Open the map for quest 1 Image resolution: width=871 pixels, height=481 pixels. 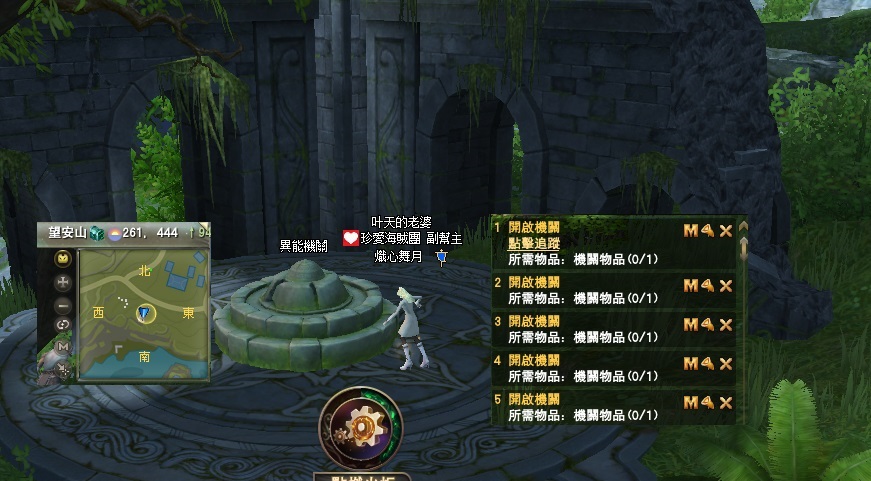click(x=690, y=231)
